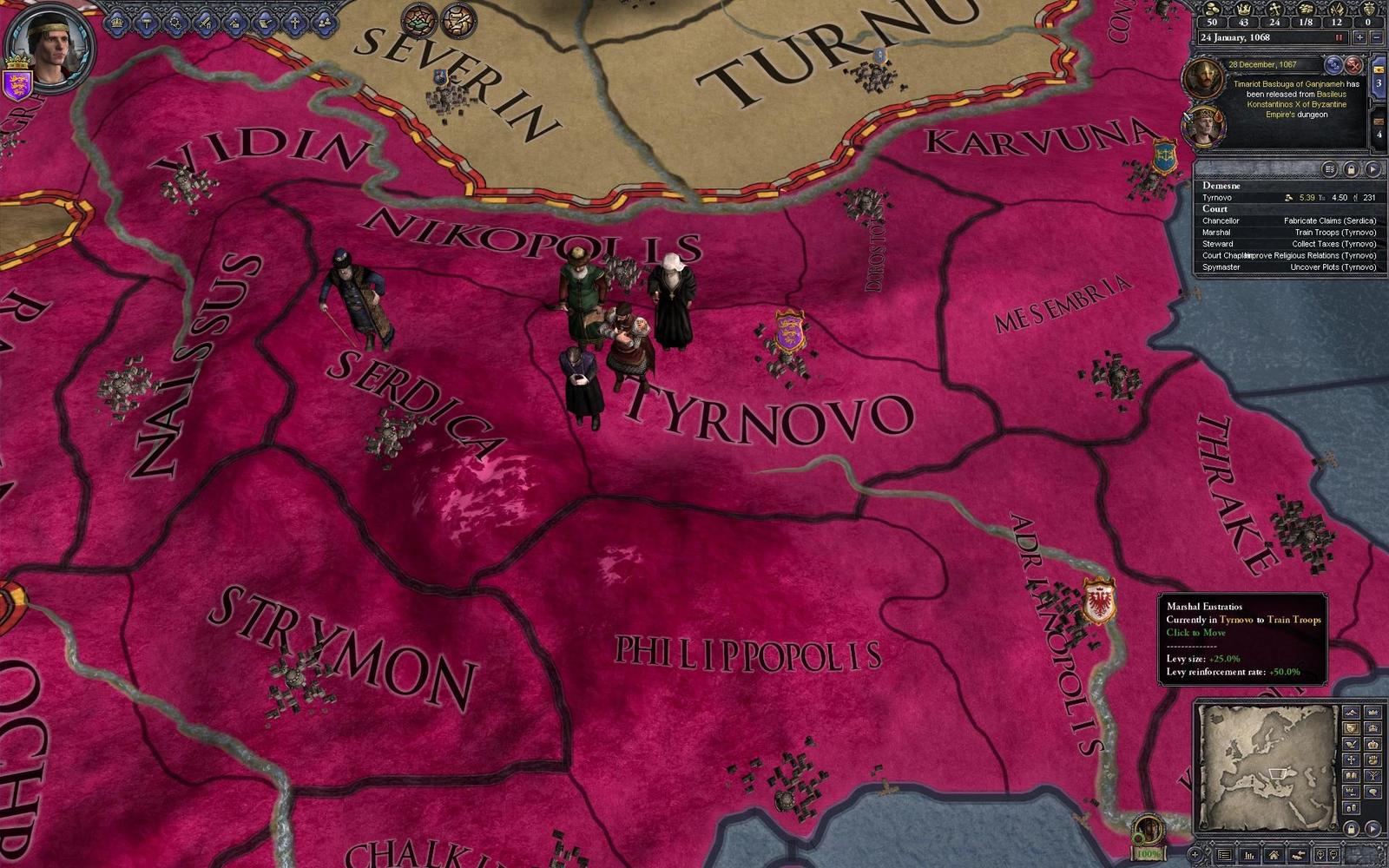Increase game speed with the plus stepper
1389x868 pixels.
(1359, 37)
